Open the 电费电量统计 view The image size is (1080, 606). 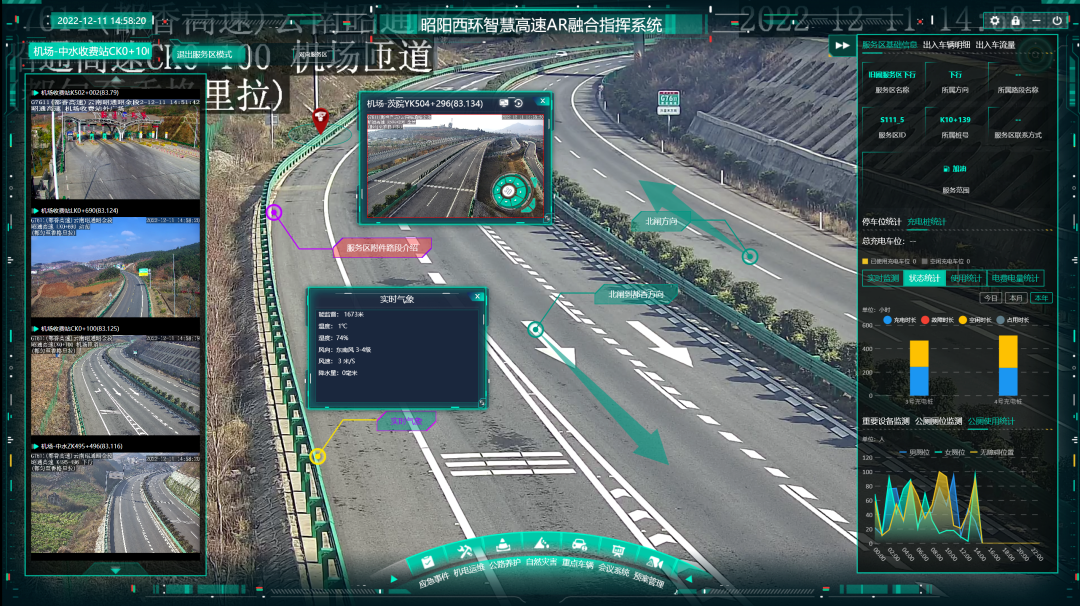(x=1015, y=278)
